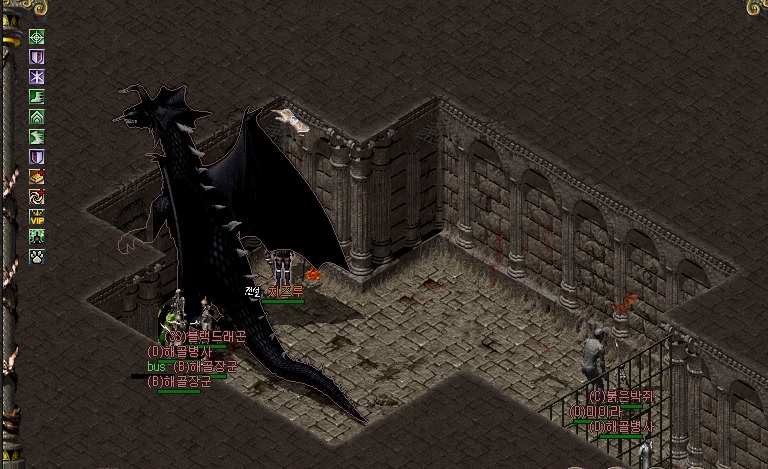The width and height of the screenshot is (768, 469).
Task: Click the green double-chevron up arrow icon
Action: pos(37,117)
